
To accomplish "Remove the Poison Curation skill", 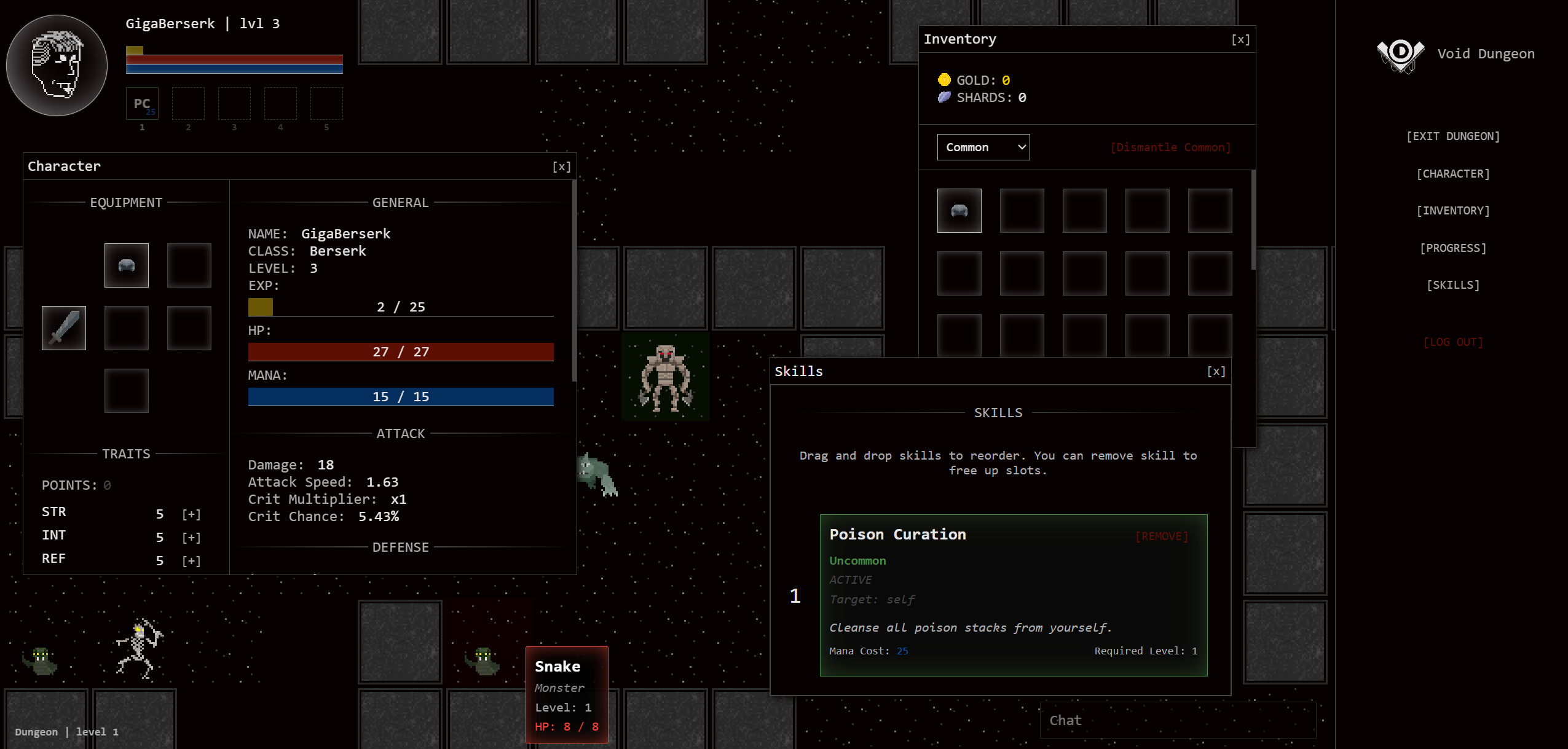I will pyautogui.click(x=1160, y=535).
